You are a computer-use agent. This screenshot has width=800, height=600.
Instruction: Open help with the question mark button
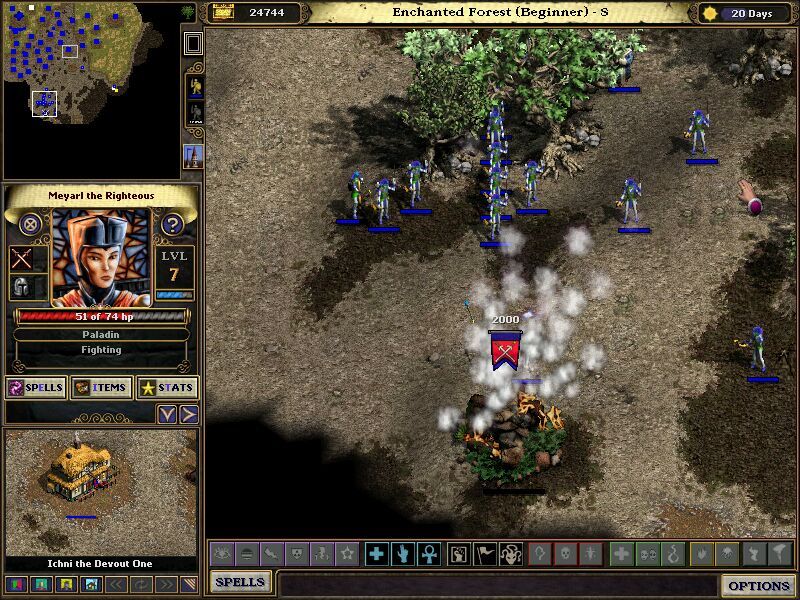(x=172, y=224)
